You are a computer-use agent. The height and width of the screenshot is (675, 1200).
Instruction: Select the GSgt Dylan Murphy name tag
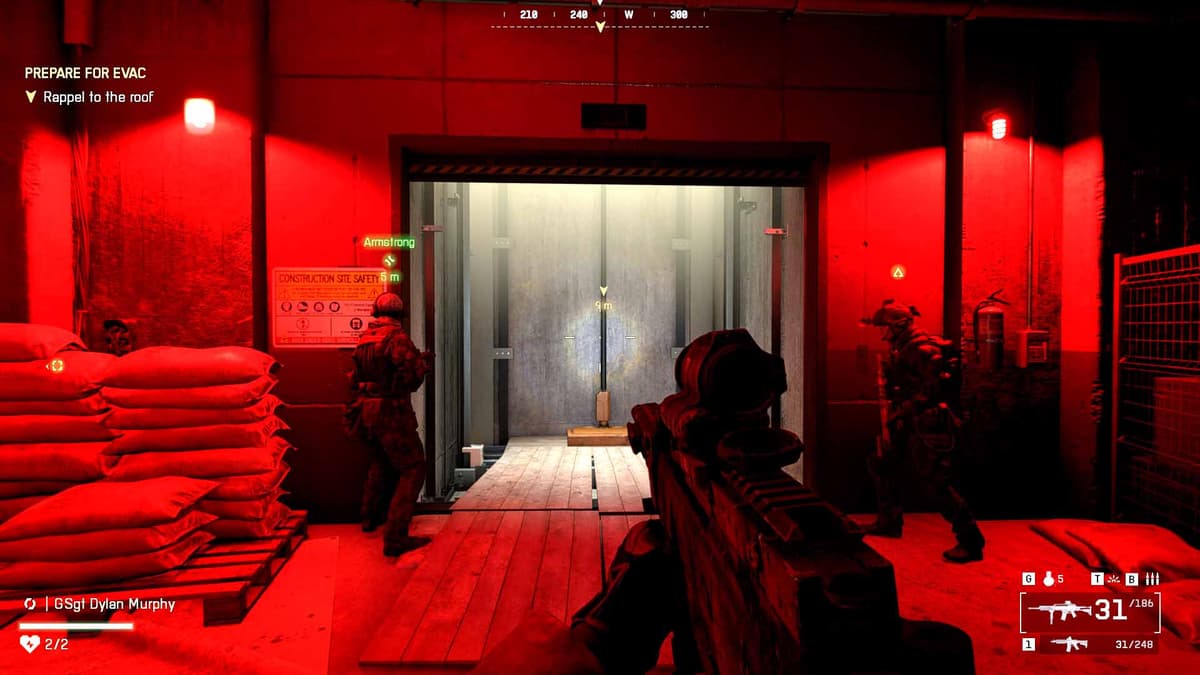tap(110, 604)
